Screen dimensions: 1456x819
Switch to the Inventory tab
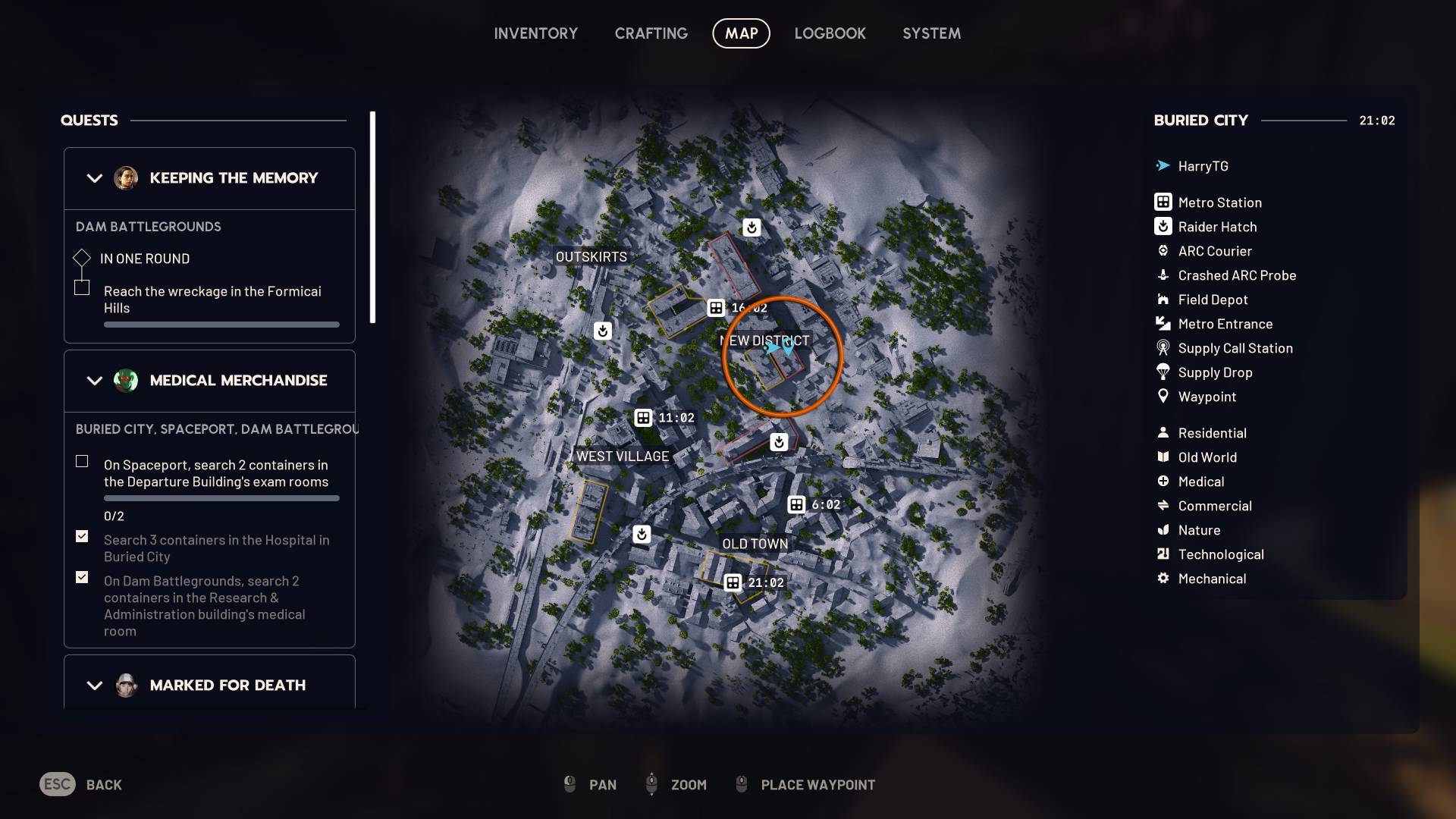tap(536, 33)
